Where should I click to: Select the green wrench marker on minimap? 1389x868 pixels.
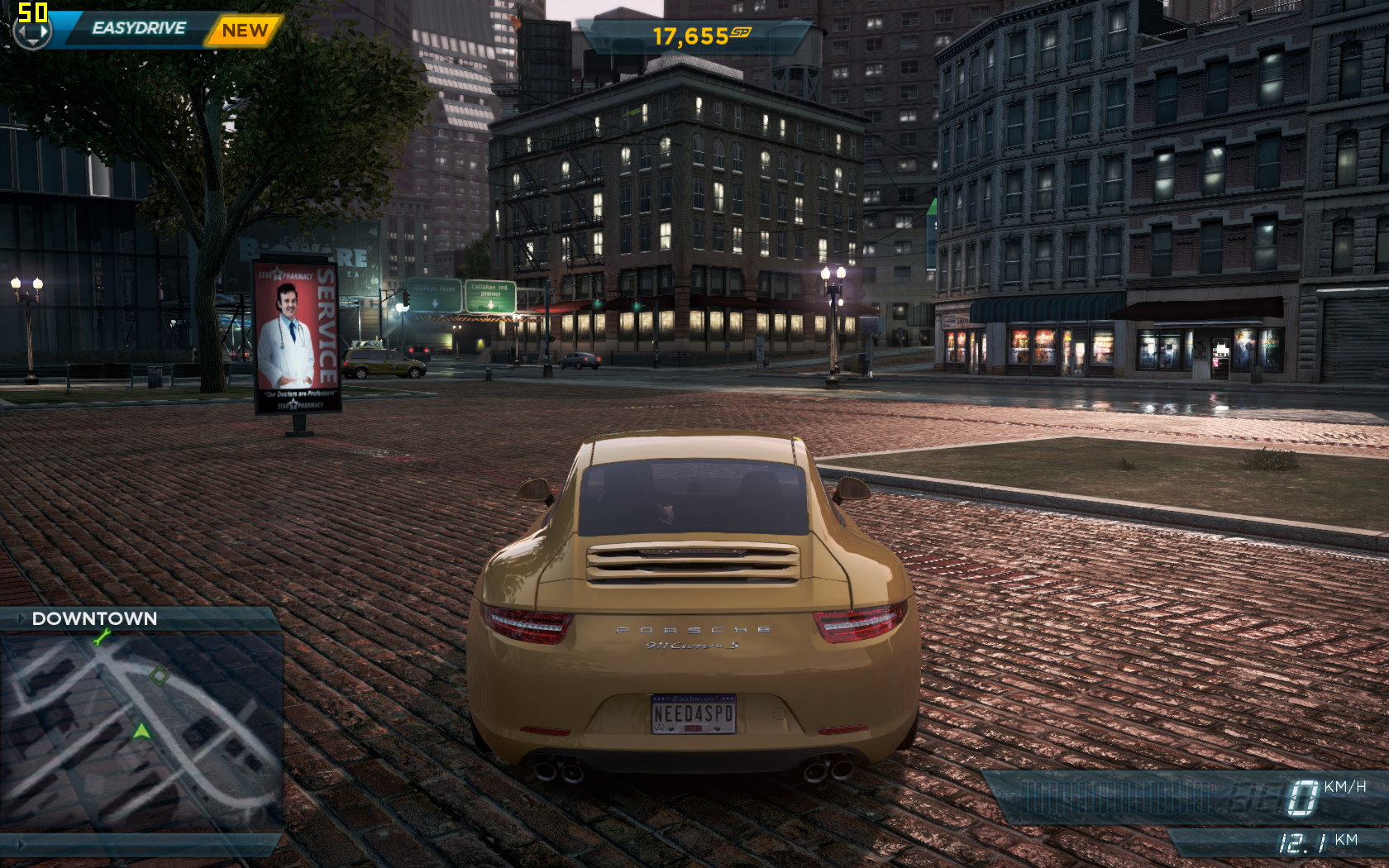[x=102, y=637]
